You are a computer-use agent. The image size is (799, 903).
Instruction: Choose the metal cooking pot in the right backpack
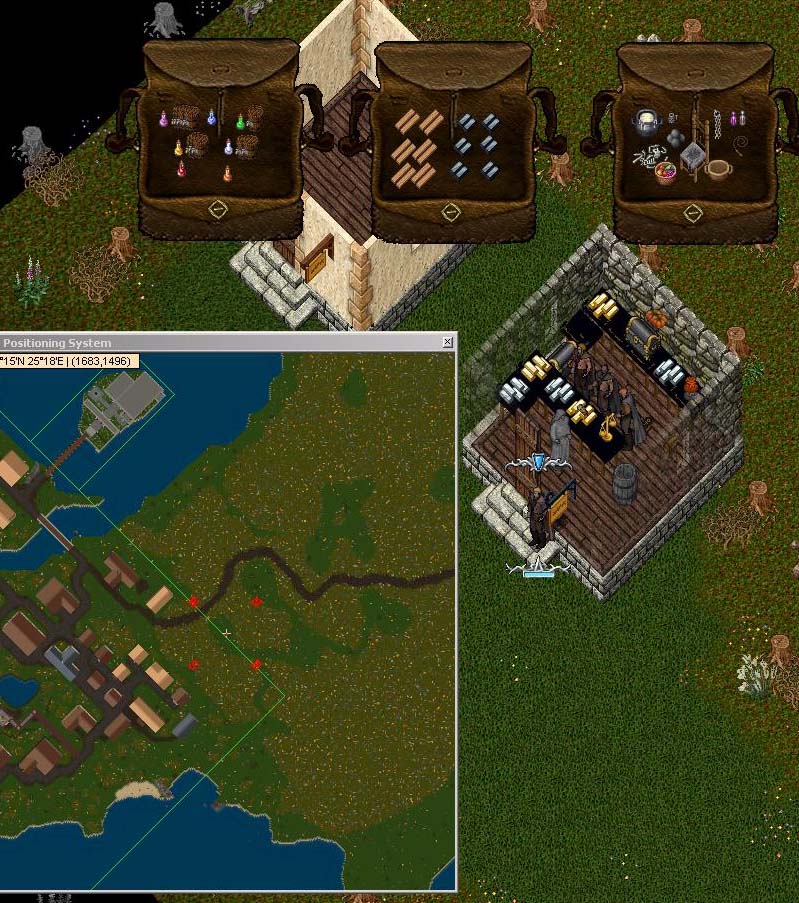click(647, 123)
